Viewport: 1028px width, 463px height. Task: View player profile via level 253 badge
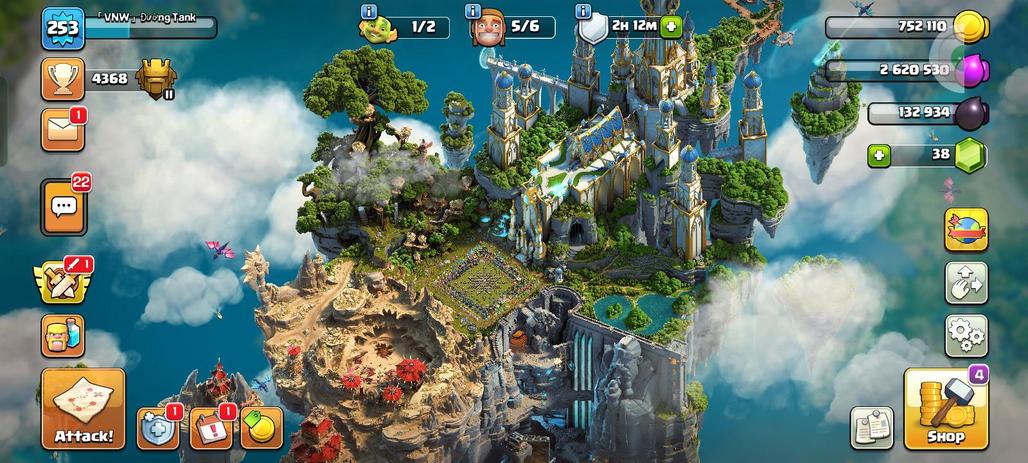62,28
